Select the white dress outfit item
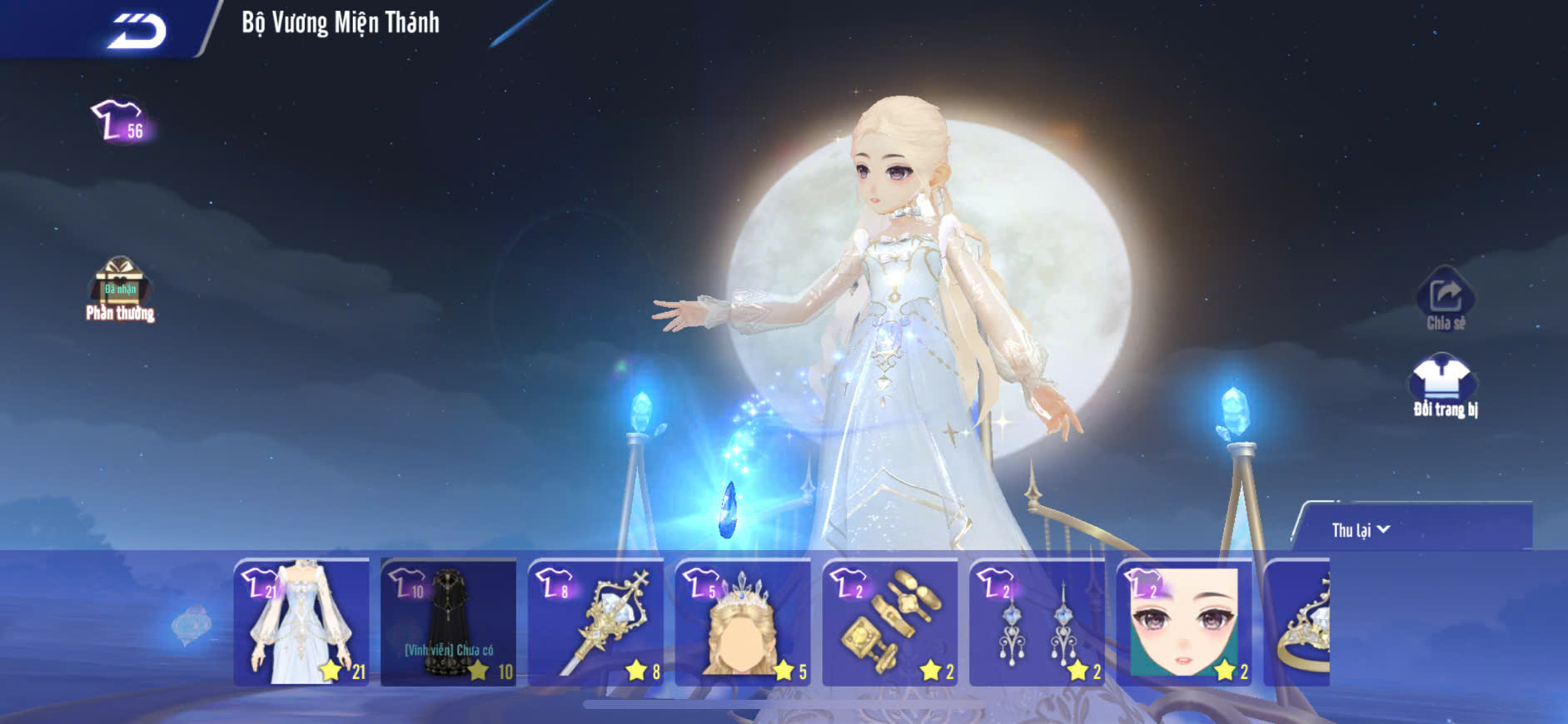The image size is (1568, 724). (301, 622)
